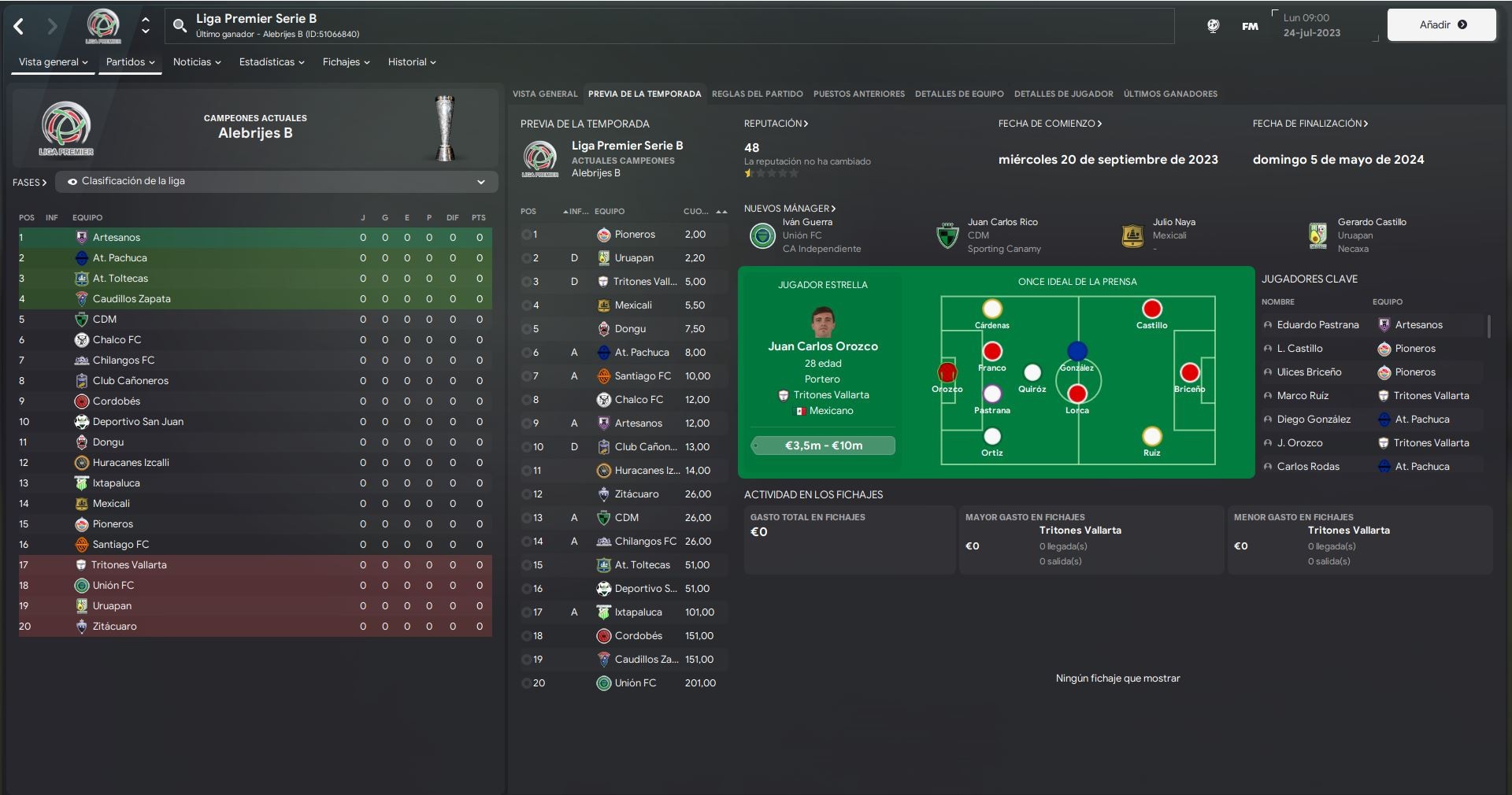Click the Añadir button
The height and width of the screenshot is (795, 1512).
[1441, 25]
